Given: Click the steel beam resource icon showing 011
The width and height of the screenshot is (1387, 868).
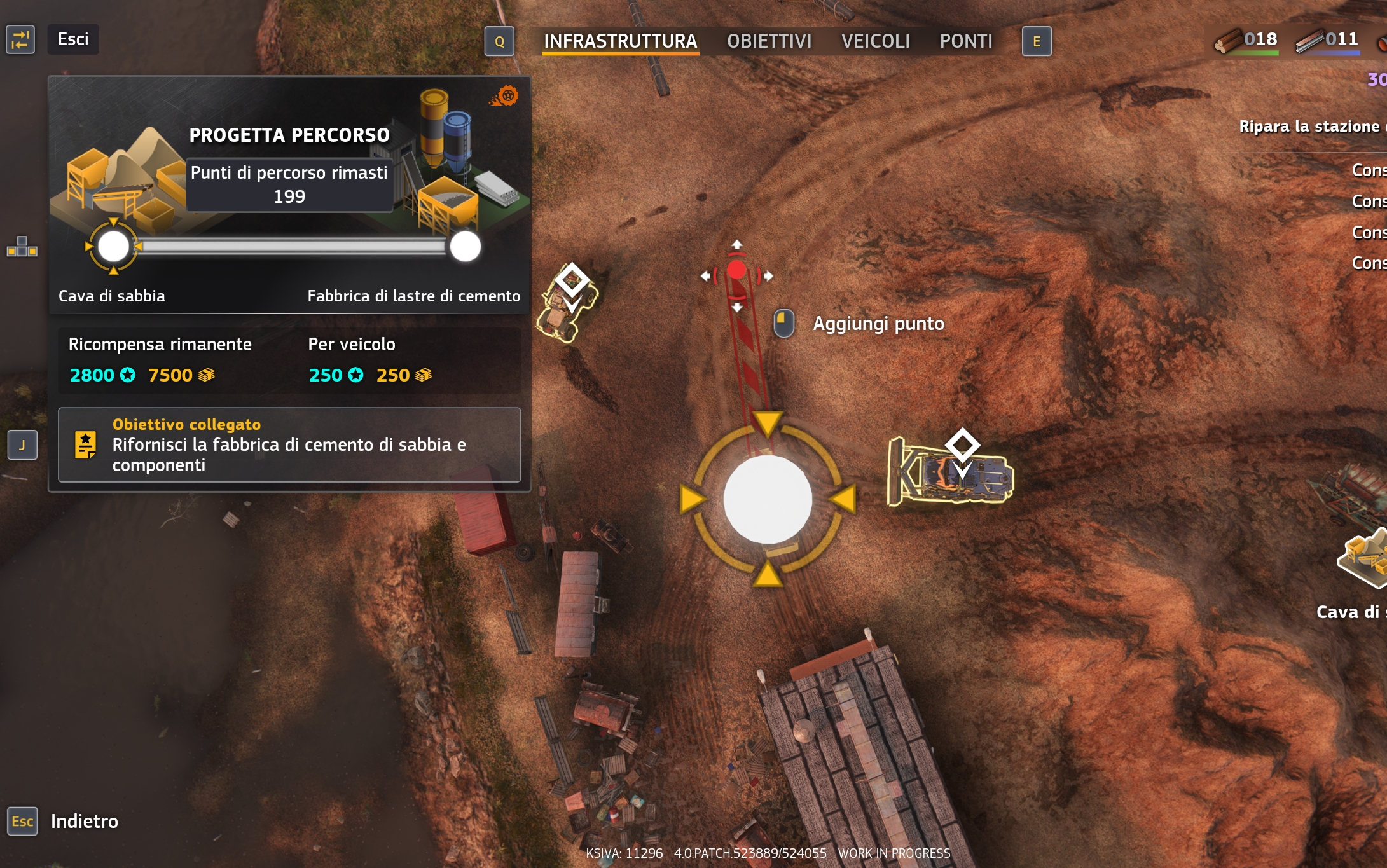Looking at the screenshot, I should [1308, 39].
